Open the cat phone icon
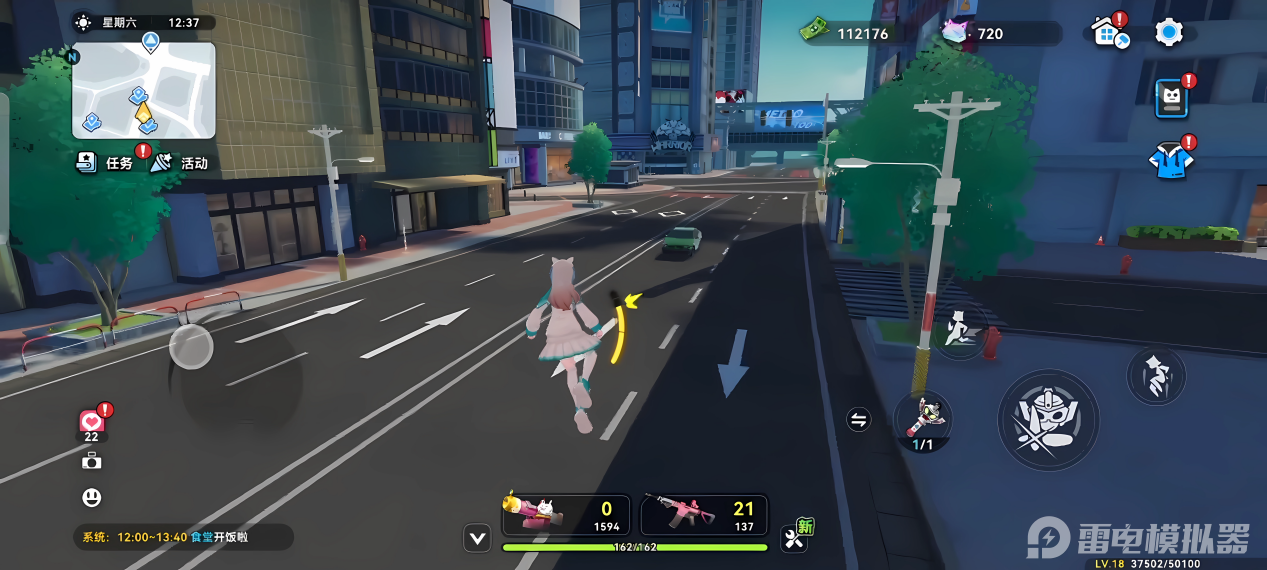Image resolution: width=1267 pixels, height=570 pixels. pos(1171,98)
